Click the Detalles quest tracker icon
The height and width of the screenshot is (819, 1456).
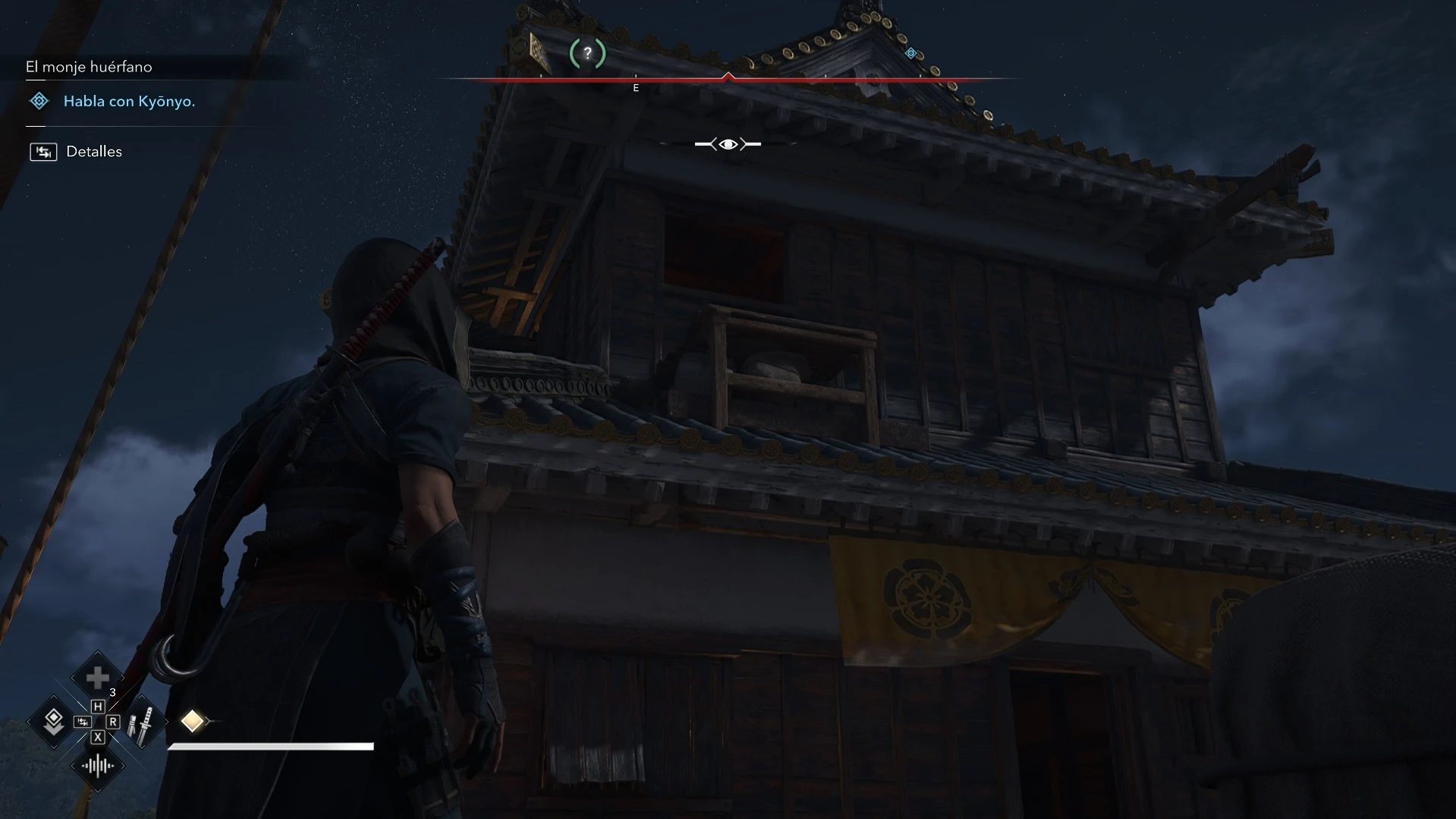coord(43,152)
